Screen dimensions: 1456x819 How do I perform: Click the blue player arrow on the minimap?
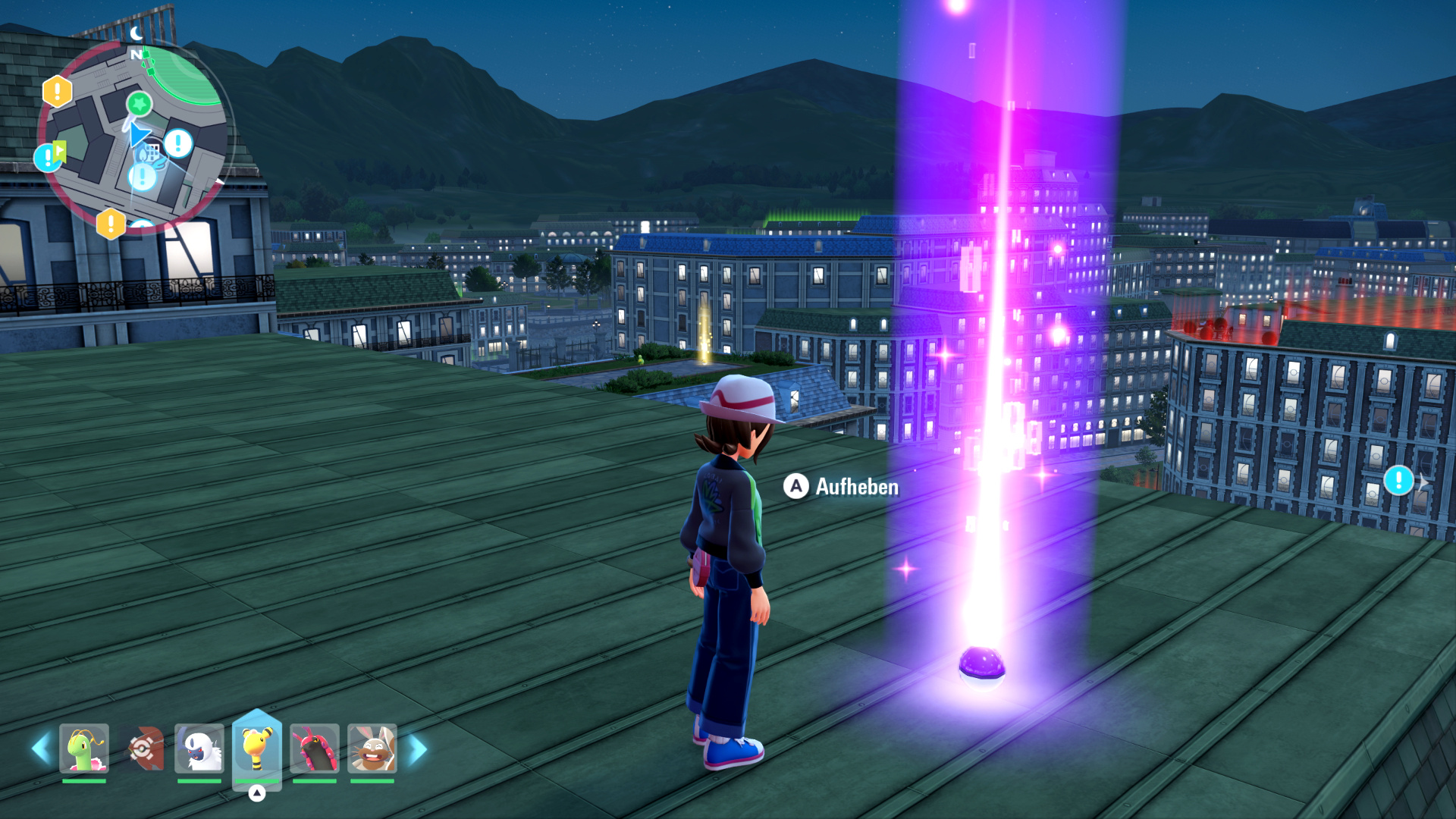[x=139, y=136]
